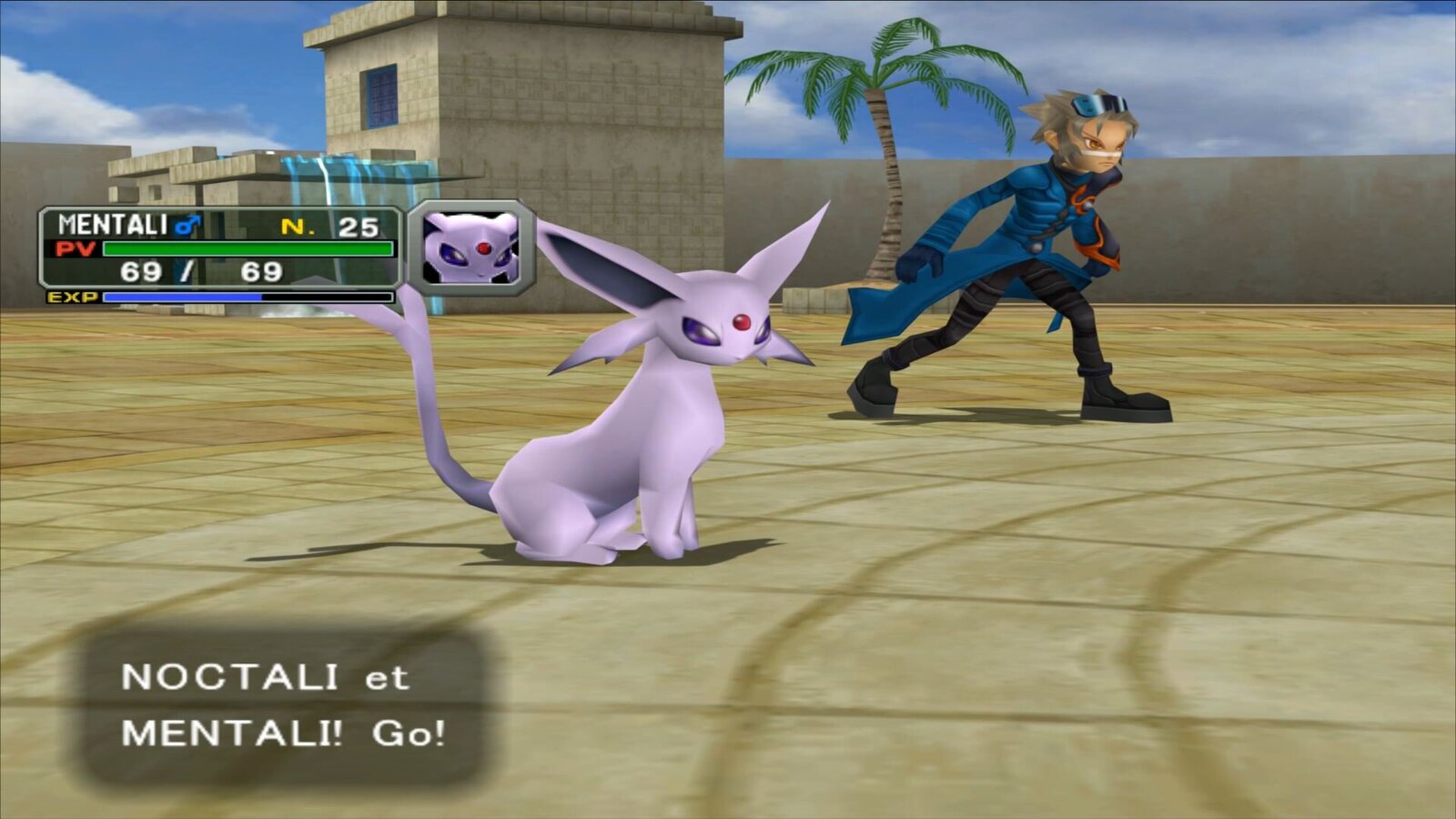Image resolution: width=1456 pixels, height=819 pixels.
Task: Click the Mentali portrait icon
Action: [x=470, y=248]
